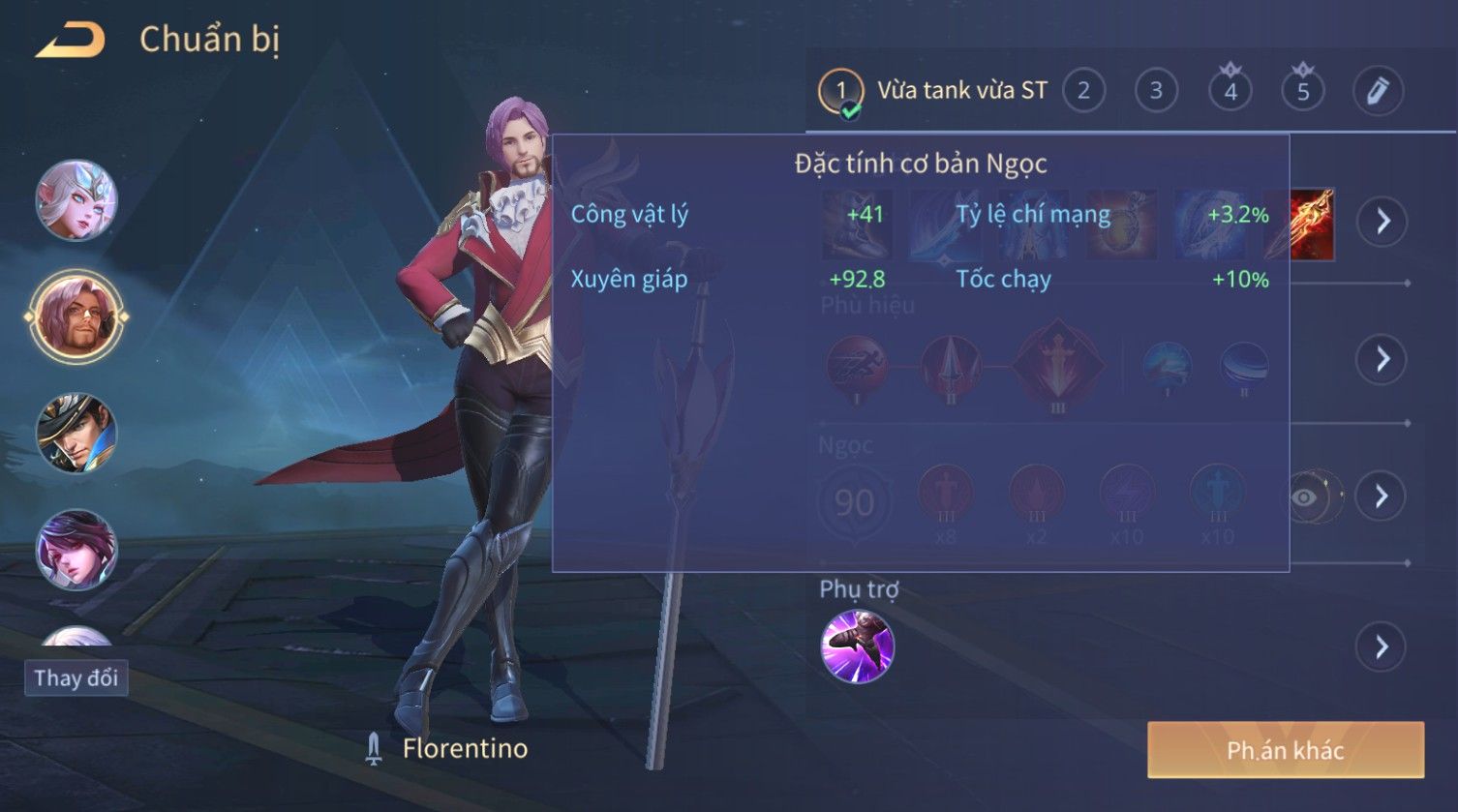Select the purple boot support spell icon
This screenshot has width=1458, height=812.
[x=857, y=647]
